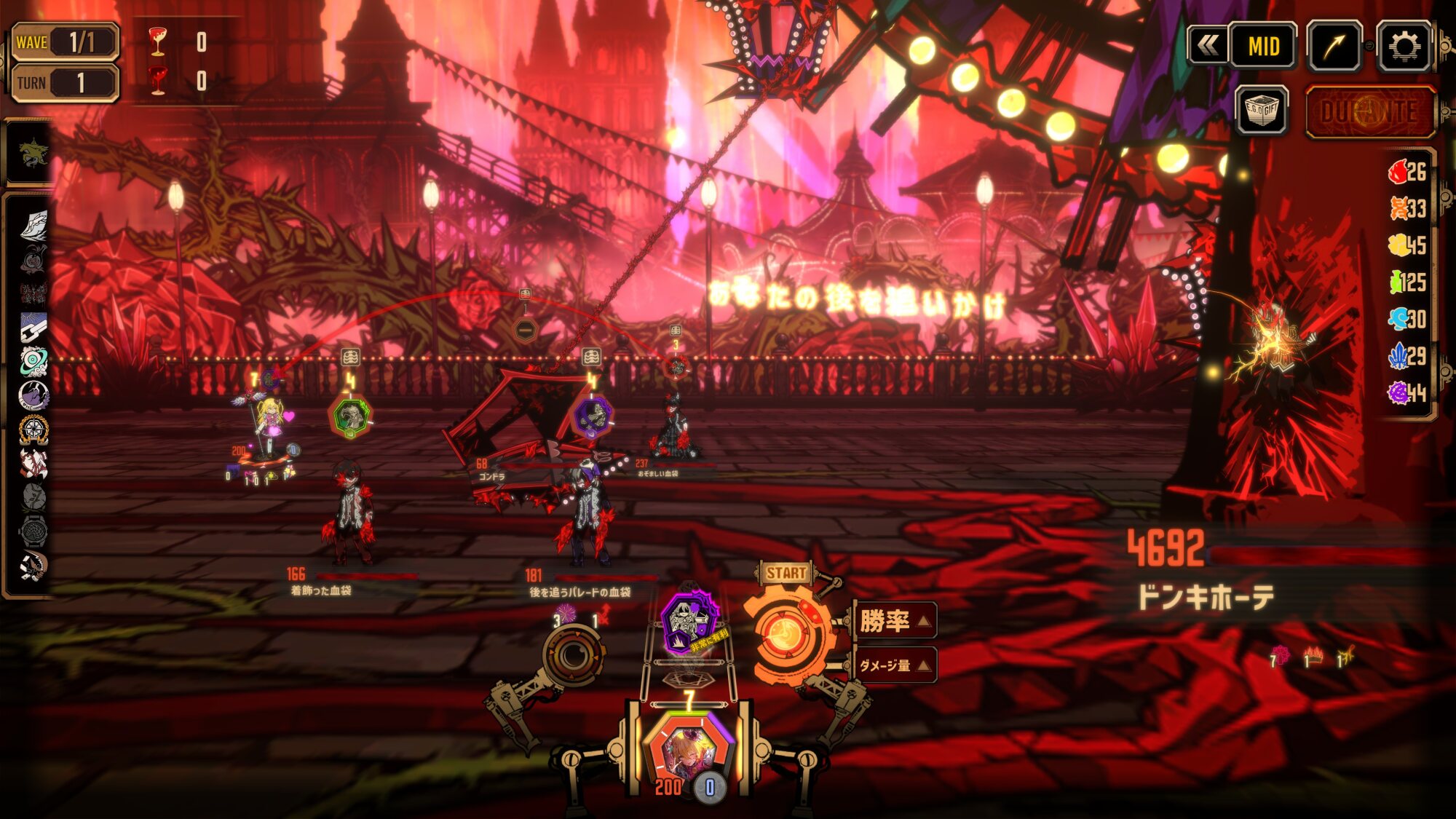Open the settings gear menu

coord(1404,47)
